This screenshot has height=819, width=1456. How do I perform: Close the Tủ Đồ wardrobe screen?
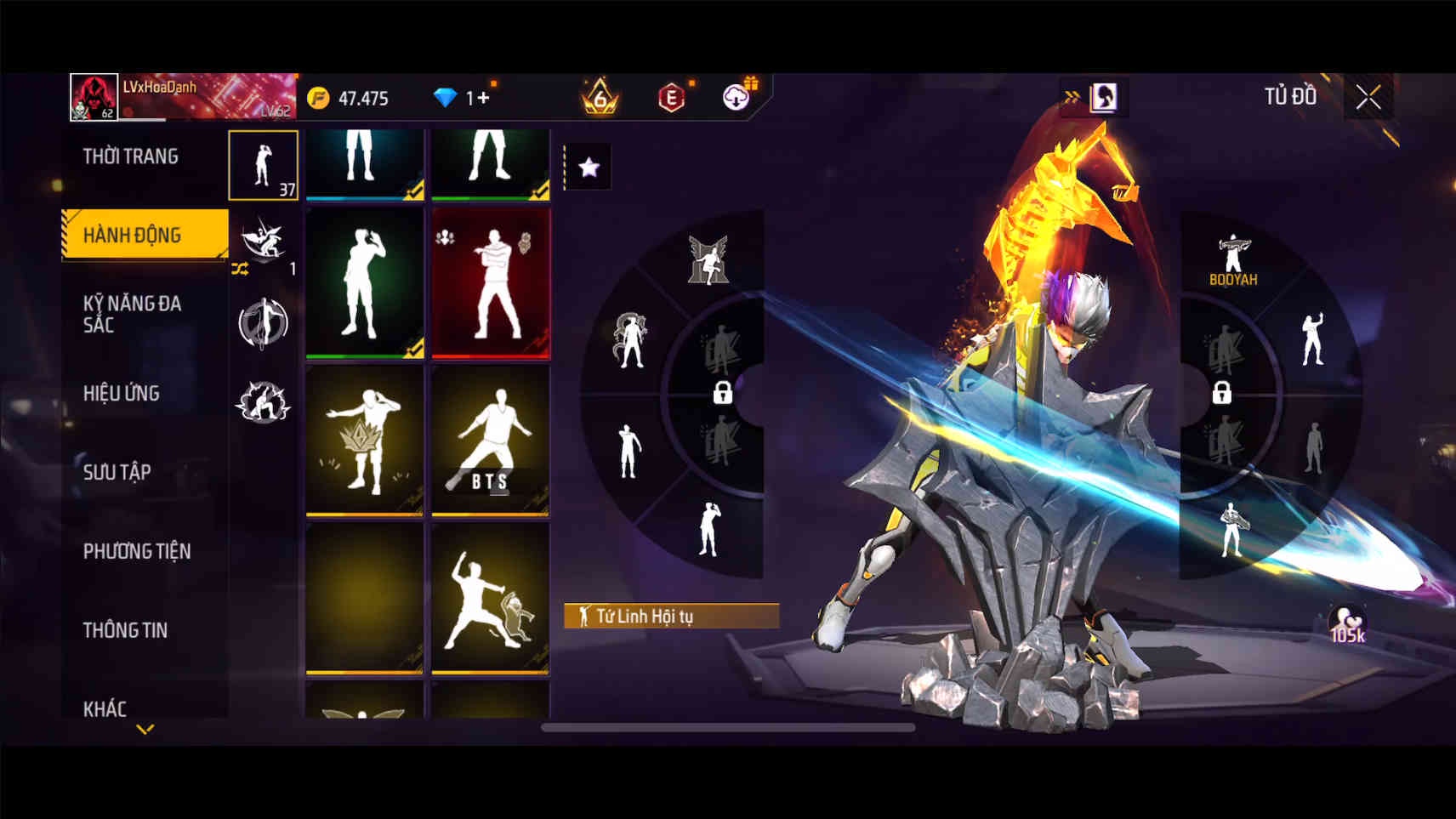(1368, 98)
